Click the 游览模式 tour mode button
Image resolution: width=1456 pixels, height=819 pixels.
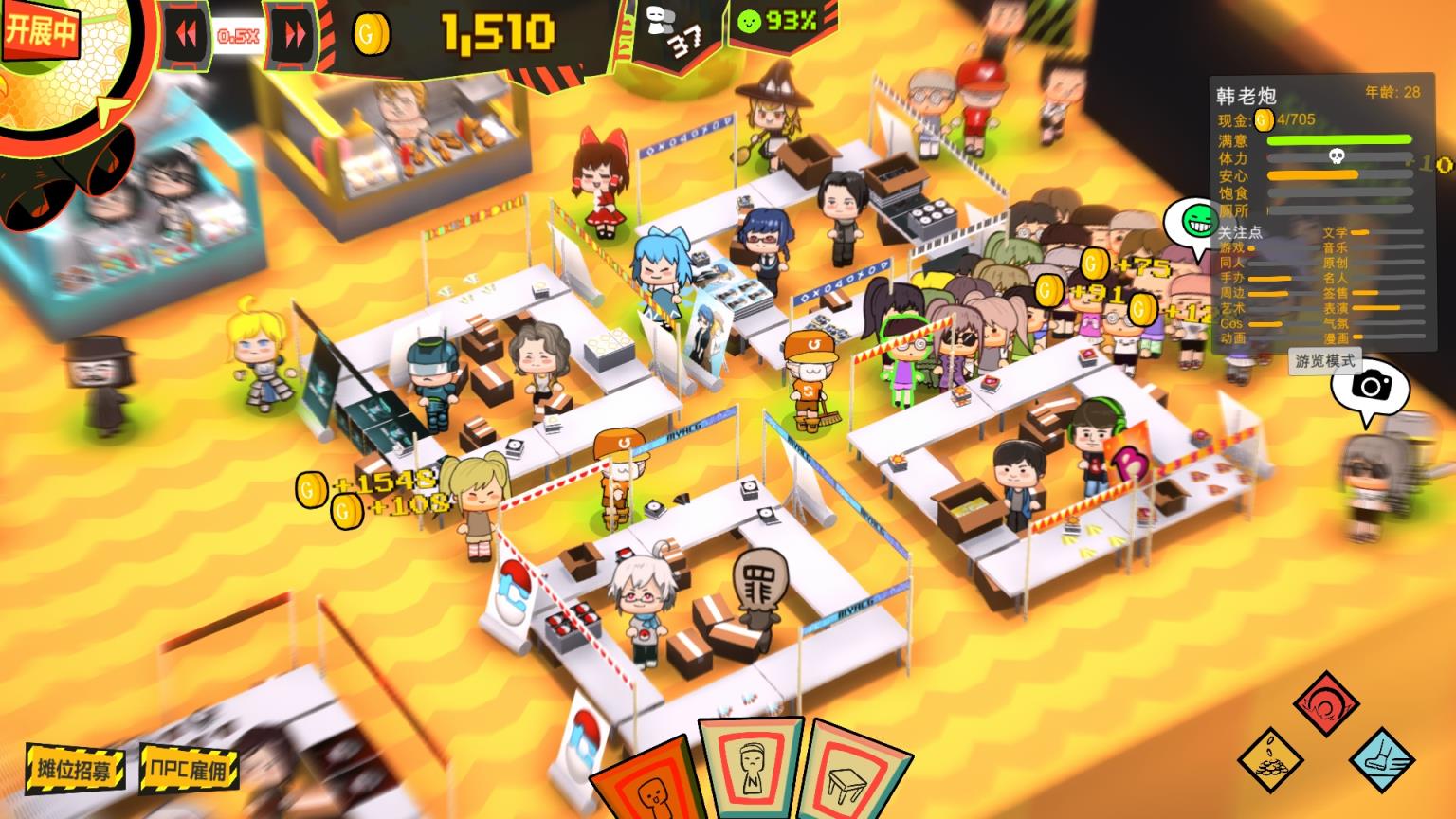(x=1326, y=361)
